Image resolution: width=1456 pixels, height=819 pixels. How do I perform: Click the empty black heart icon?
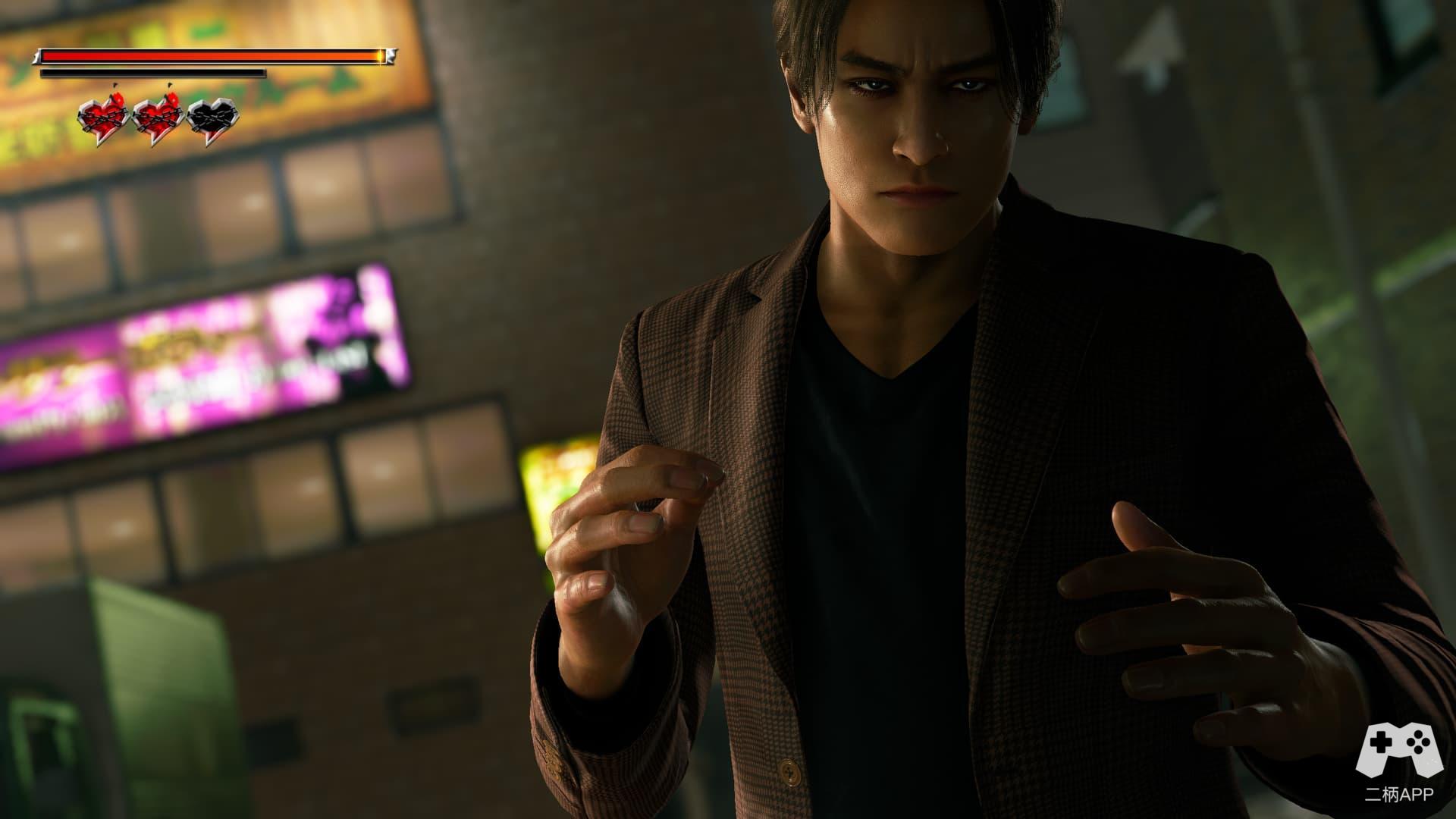point(212,121)
